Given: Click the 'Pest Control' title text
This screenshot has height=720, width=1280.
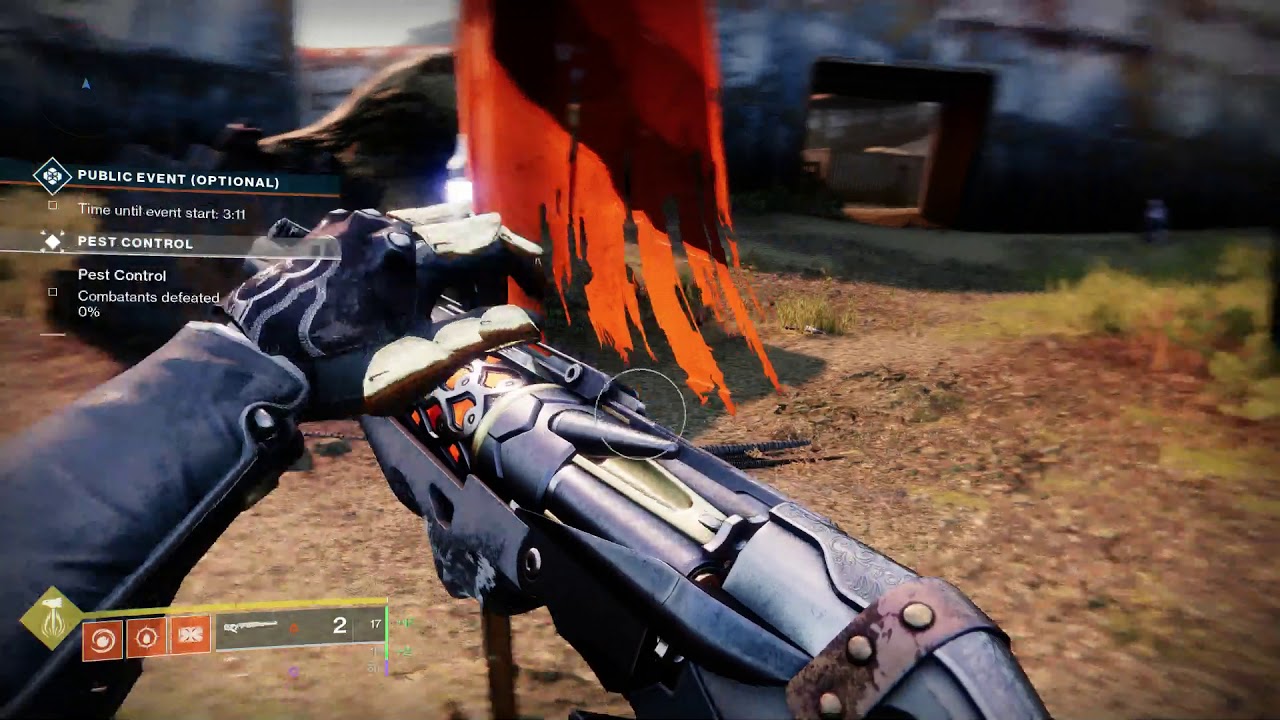Looking at the screenshot, I should [x=122, y=274].
